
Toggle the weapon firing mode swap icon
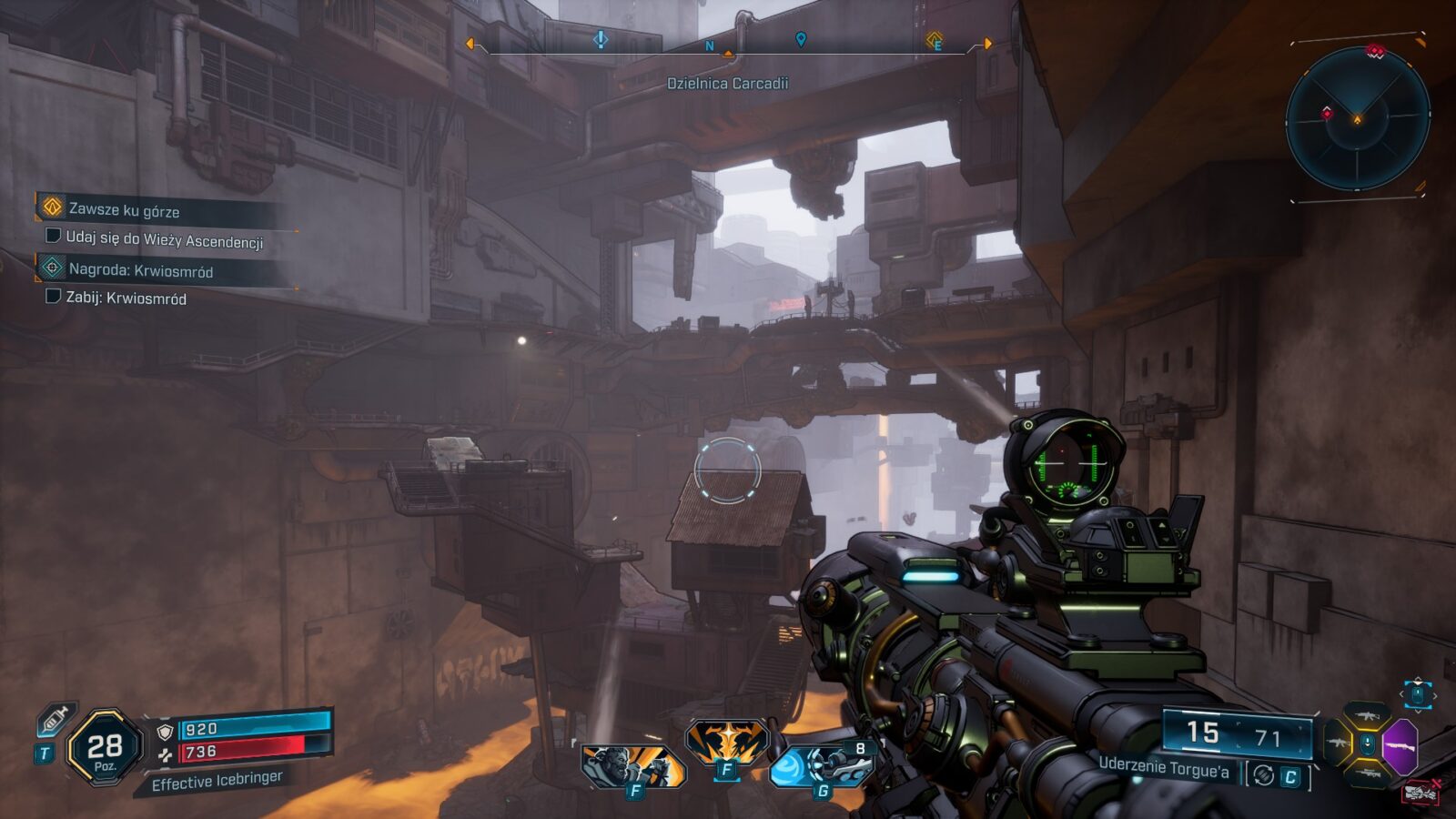1263,775
